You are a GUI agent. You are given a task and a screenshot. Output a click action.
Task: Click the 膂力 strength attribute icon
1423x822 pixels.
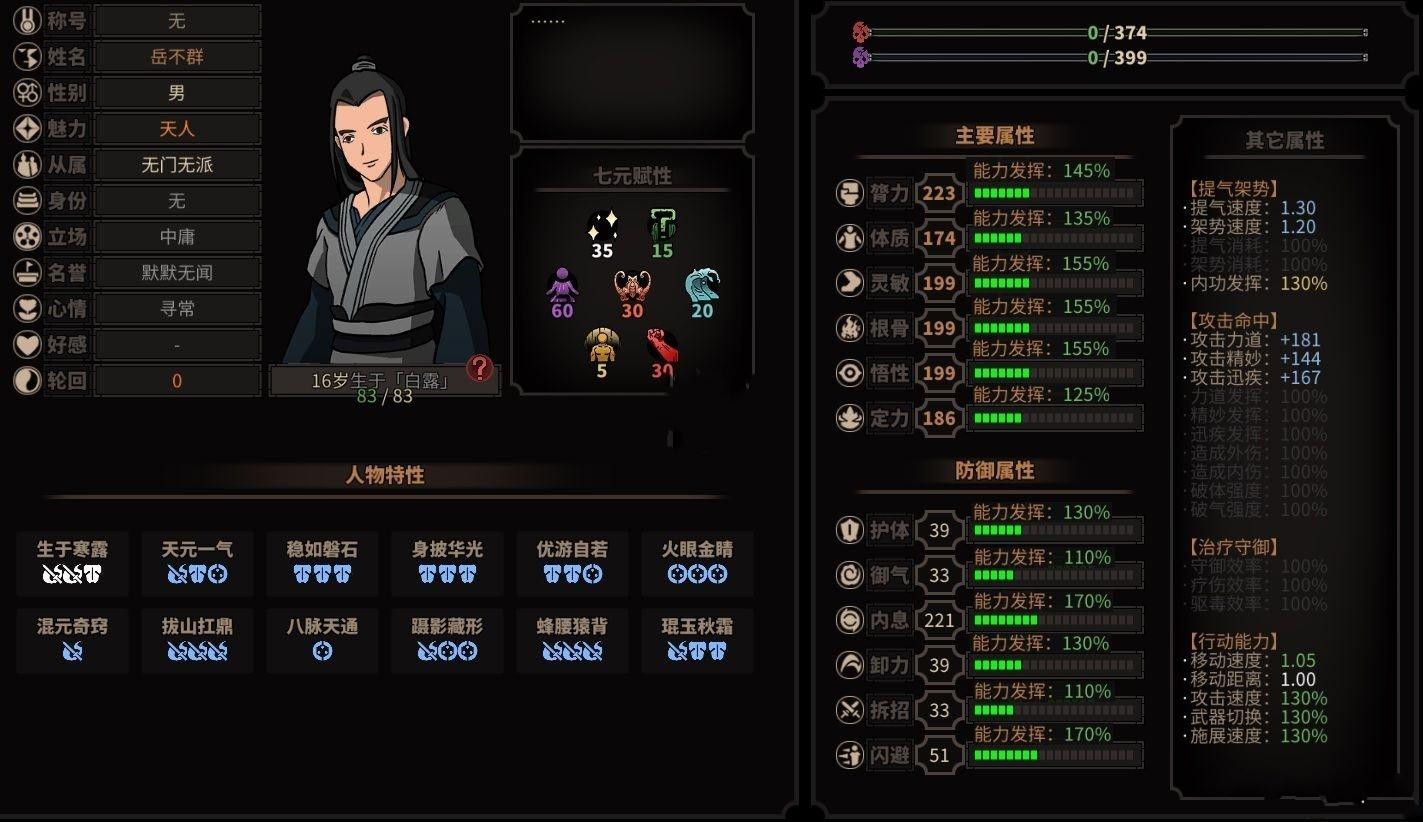850,193
